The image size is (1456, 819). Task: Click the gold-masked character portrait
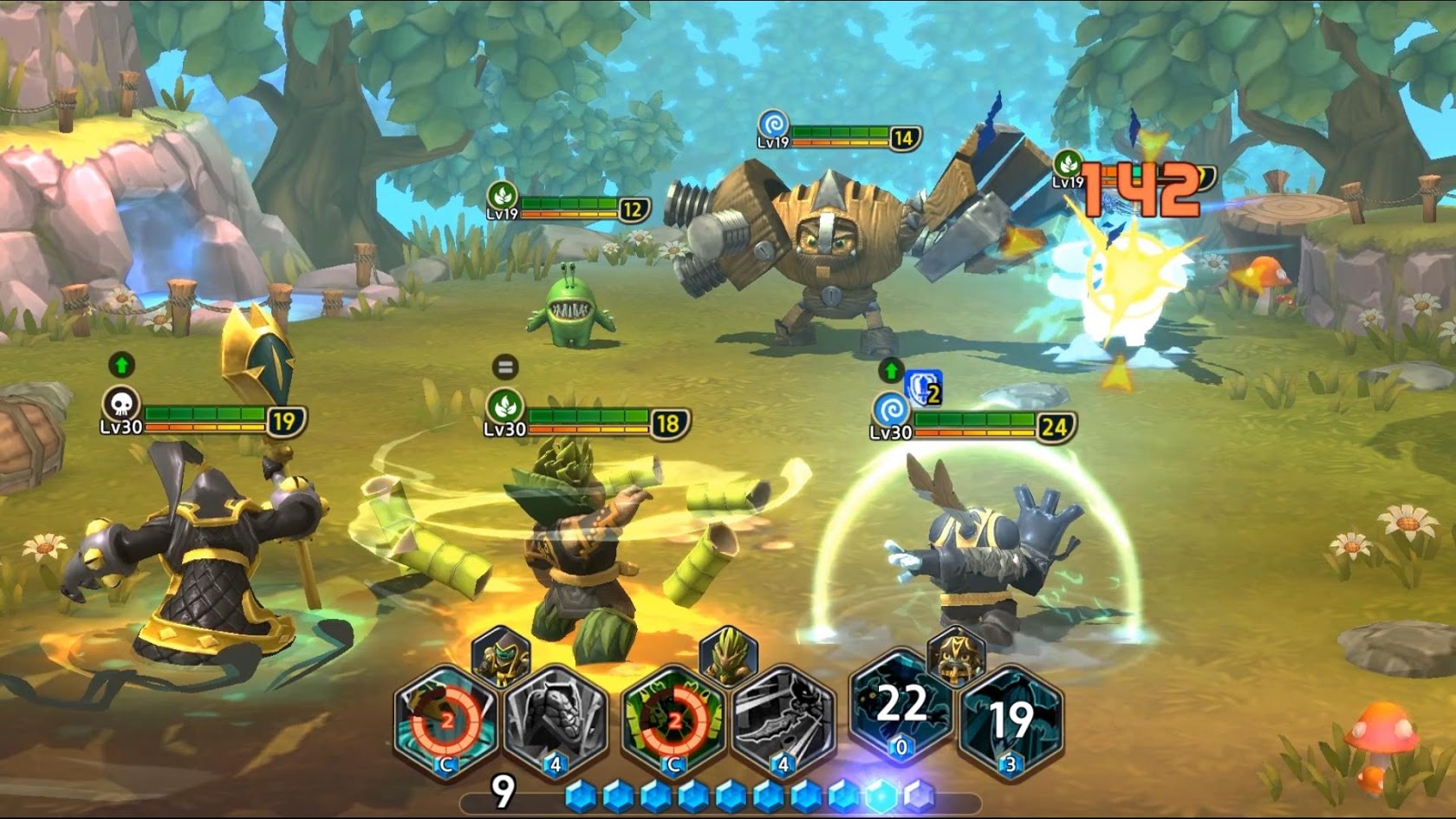[956, 654]
